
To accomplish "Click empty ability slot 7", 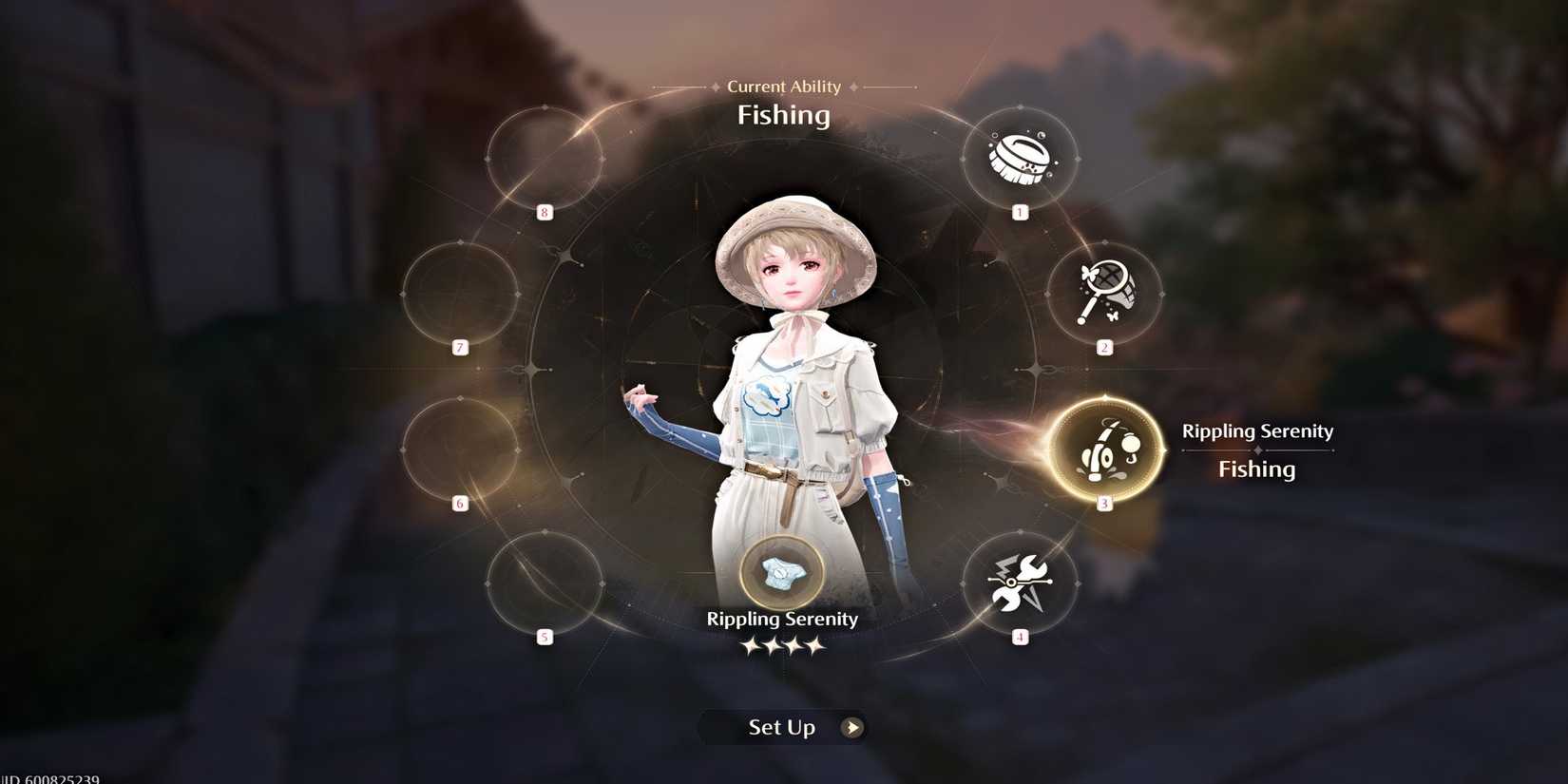I will (462, 295).
